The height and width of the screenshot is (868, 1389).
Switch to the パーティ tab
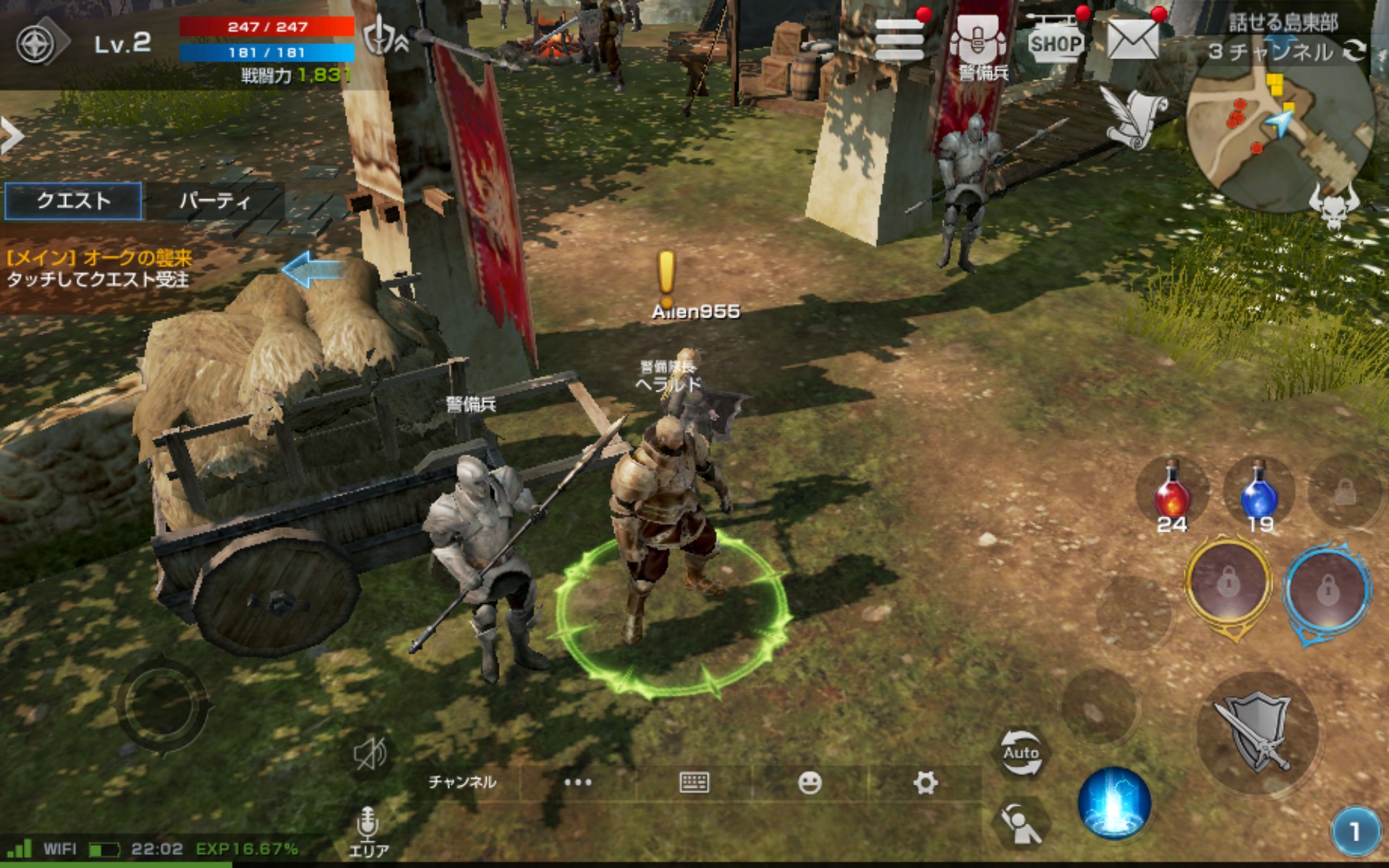click(213, 200)
